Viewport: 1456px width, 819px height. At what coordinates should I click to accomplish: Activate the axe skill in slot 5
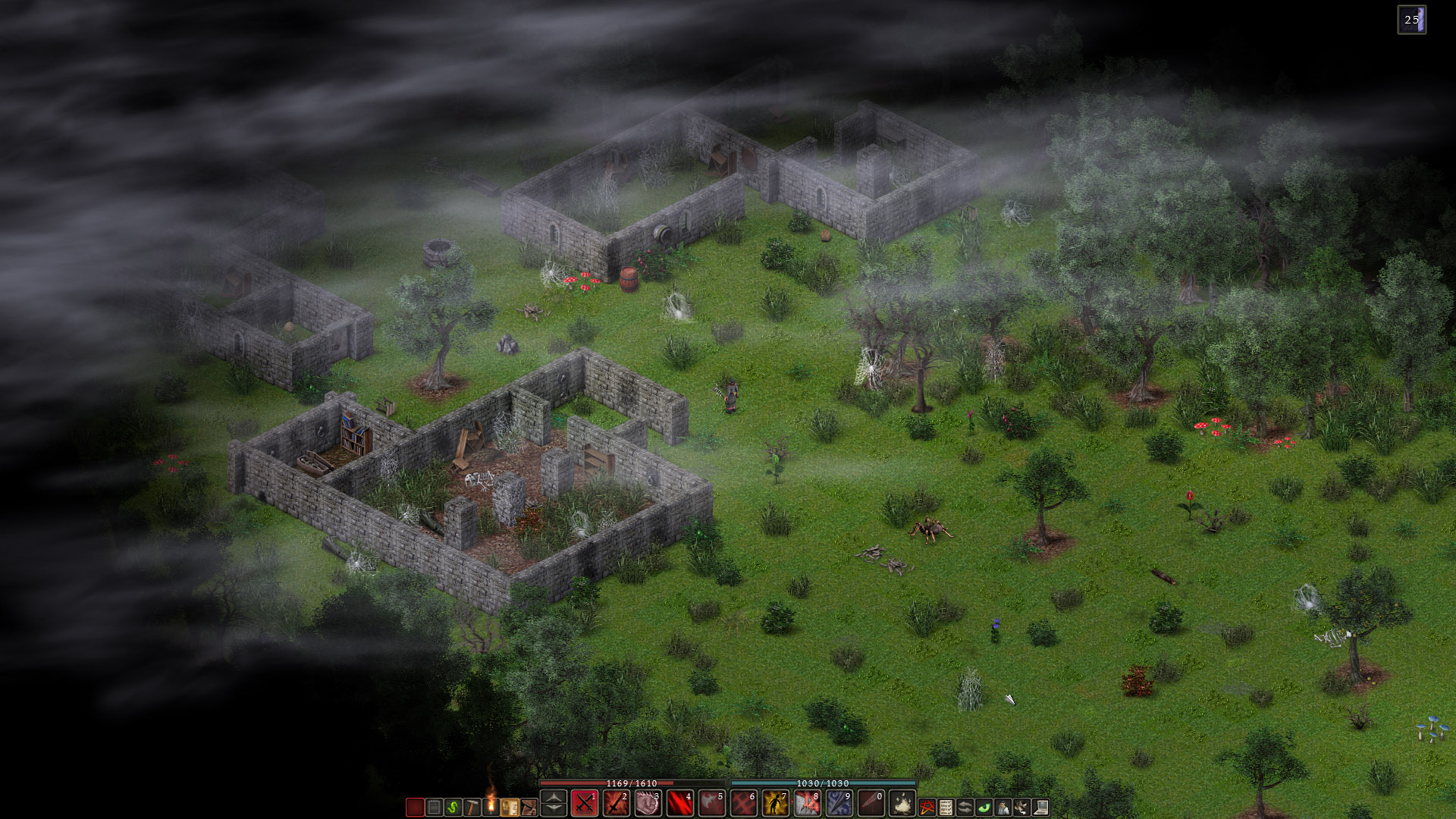[x=711, y=803]
